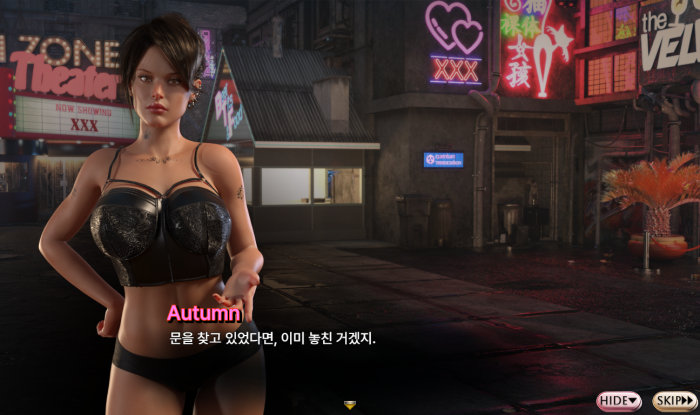Advance dialogue via the yellow arrow indicator

349,405
